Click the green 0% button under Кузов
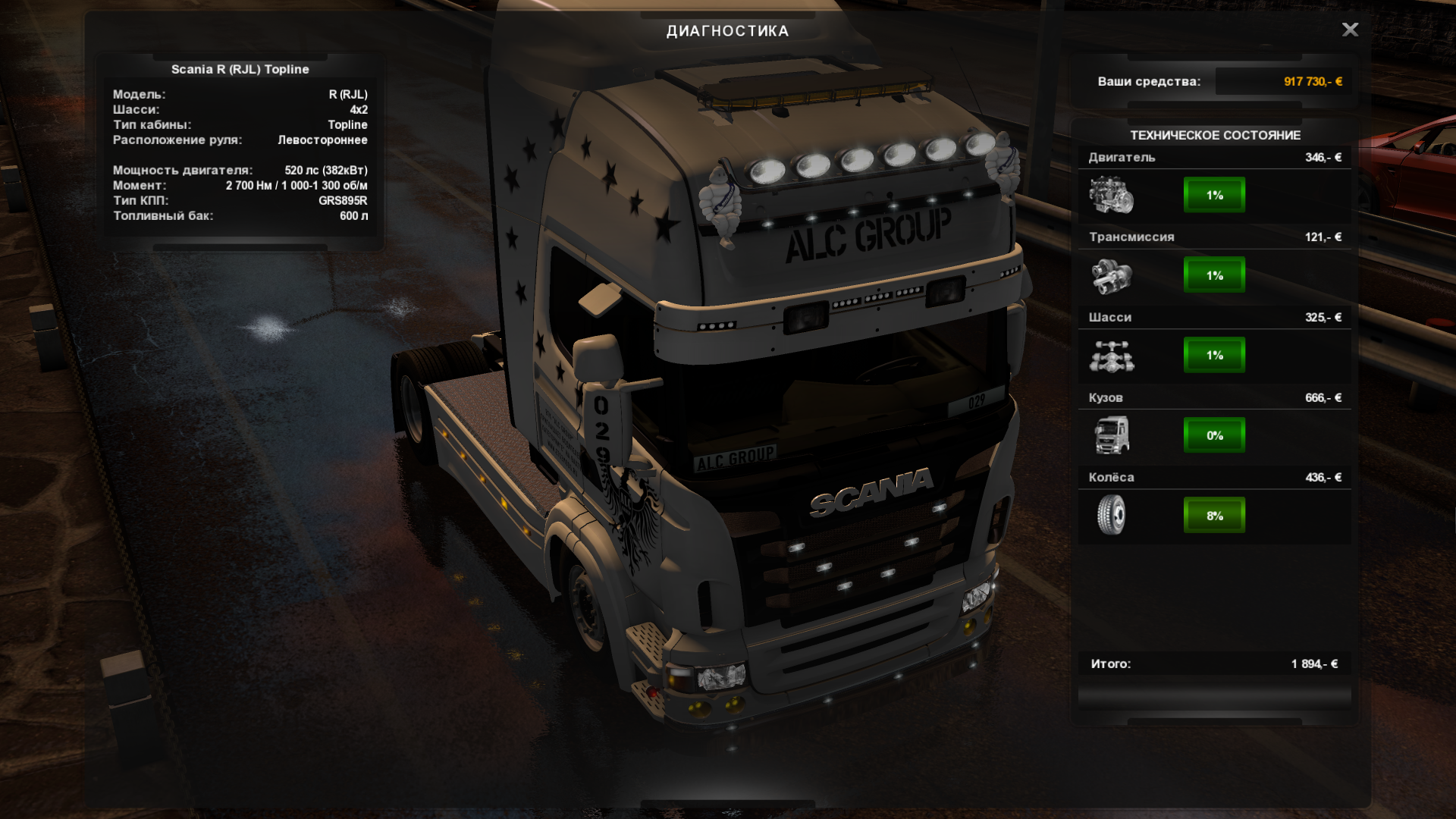Screen dimensions: 1456x819 [1214, 435]
